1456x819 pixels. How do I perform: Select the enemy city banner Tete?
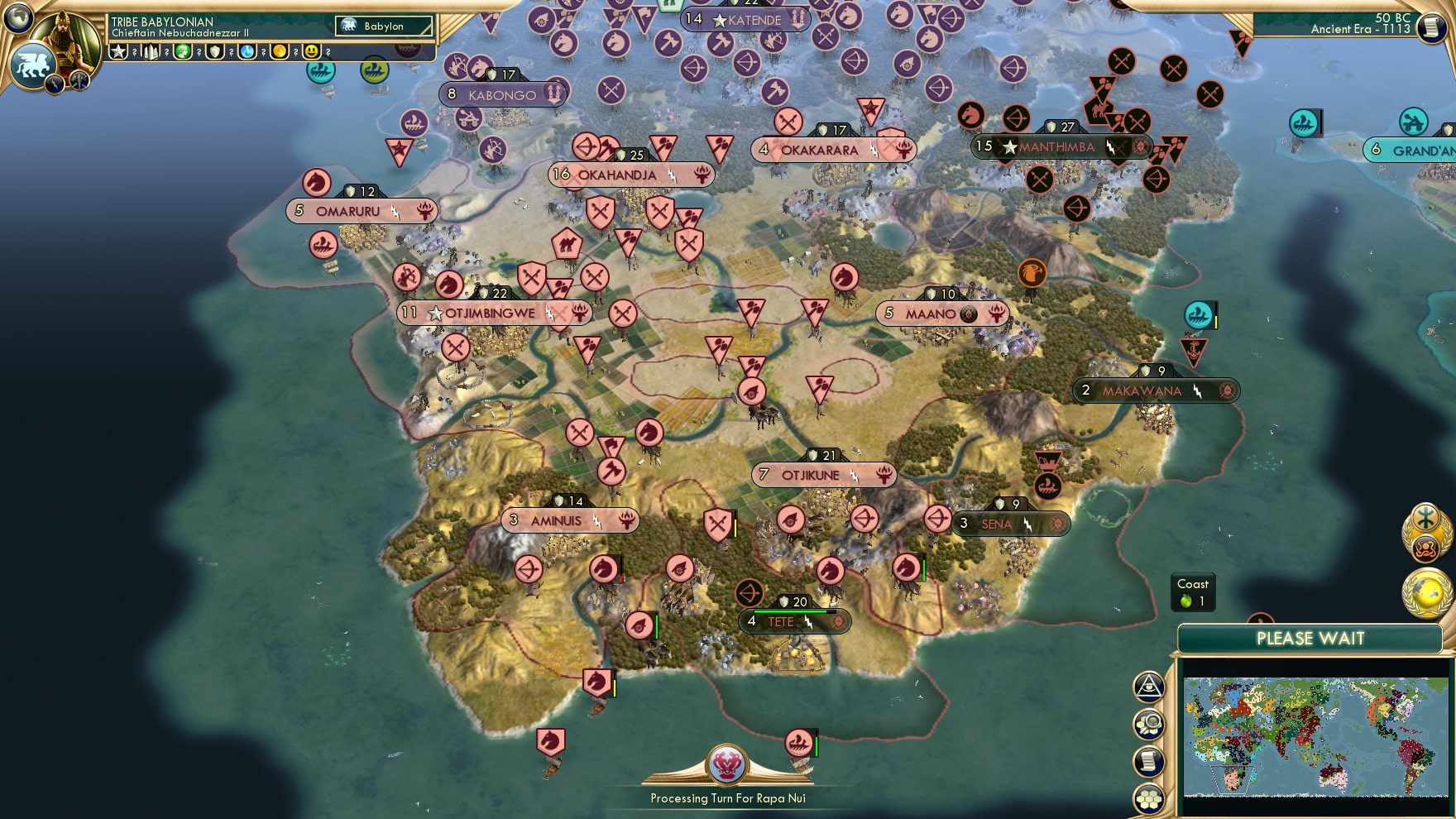coord(793,622)
